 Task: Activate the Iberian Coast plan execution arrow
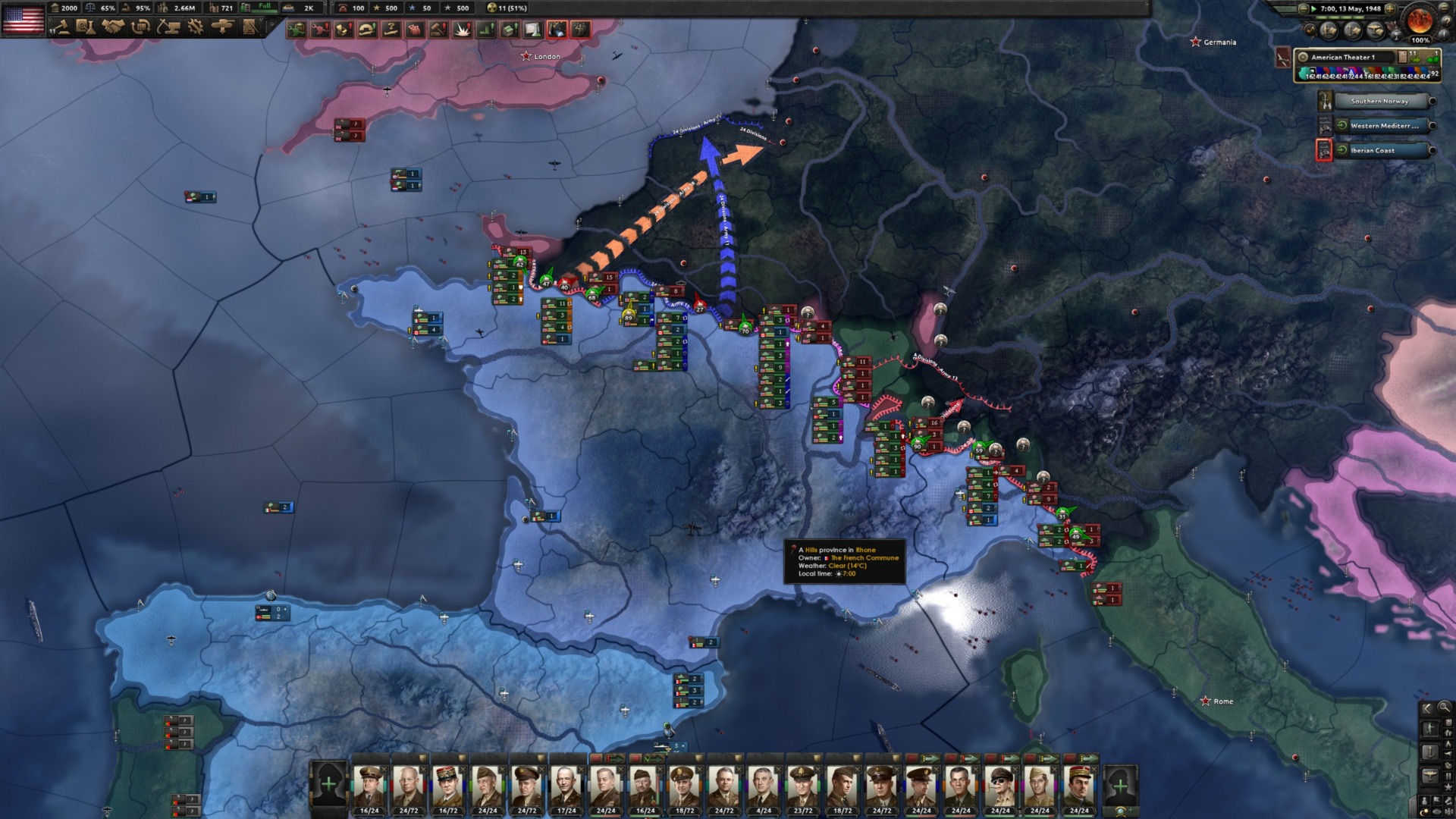click(1342, 150)
